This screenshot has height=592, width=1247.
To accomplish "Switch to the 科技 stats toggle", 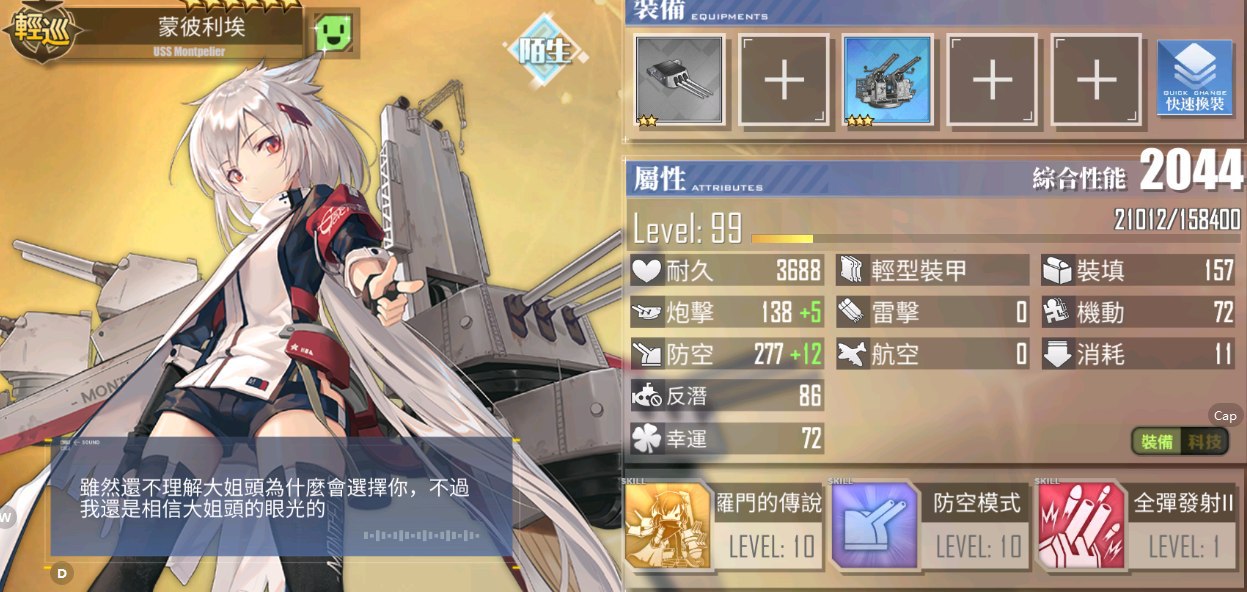I will (x=1202, y=442).
